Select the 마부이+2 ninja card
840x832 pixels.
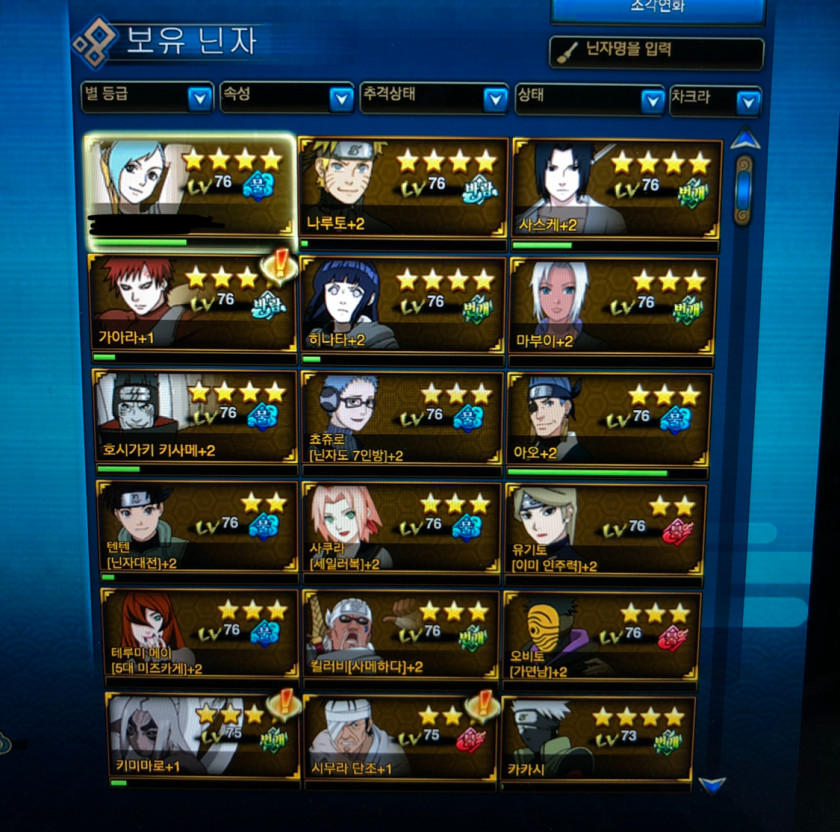(612, 305)
